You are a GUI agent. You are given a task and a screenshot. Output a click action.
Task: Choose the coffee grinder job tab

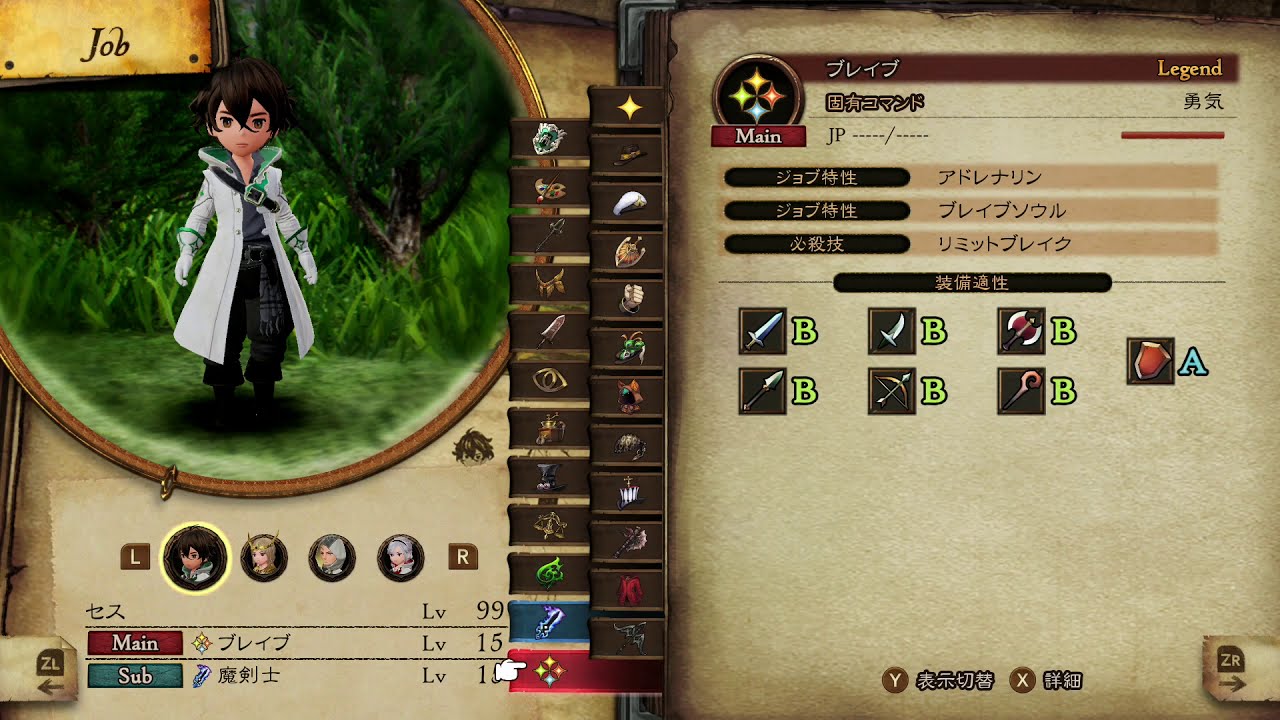click(x=548, y=429)
